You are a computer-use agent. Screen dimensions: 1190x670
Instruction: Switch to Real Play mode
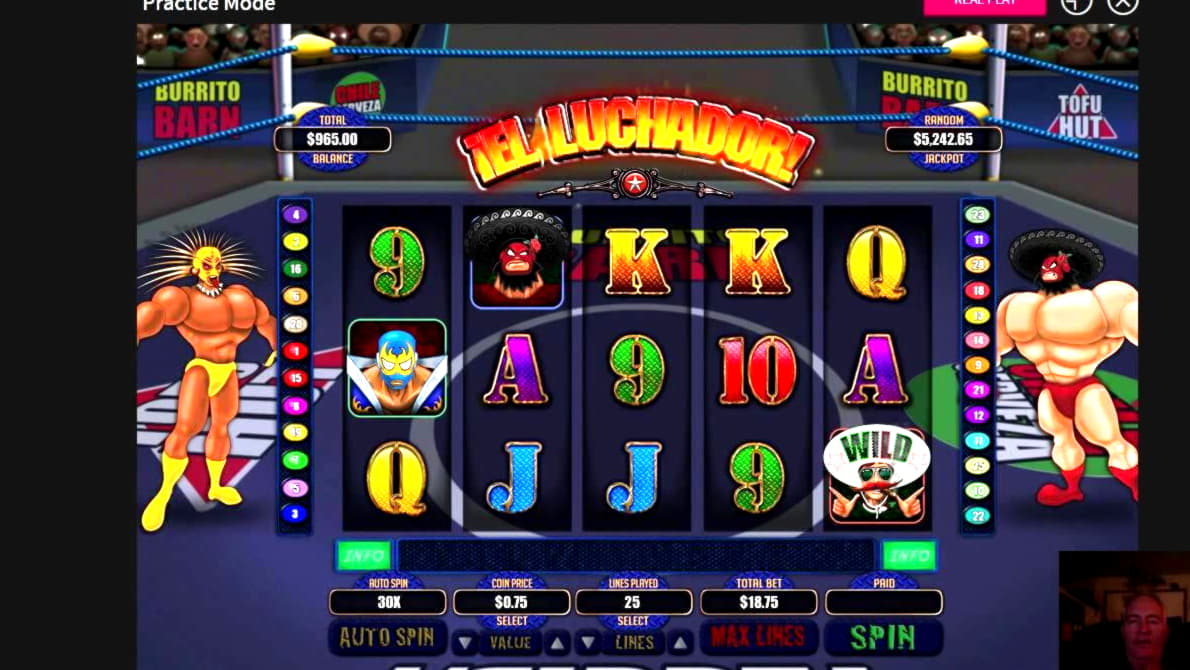tap(984, 5)
